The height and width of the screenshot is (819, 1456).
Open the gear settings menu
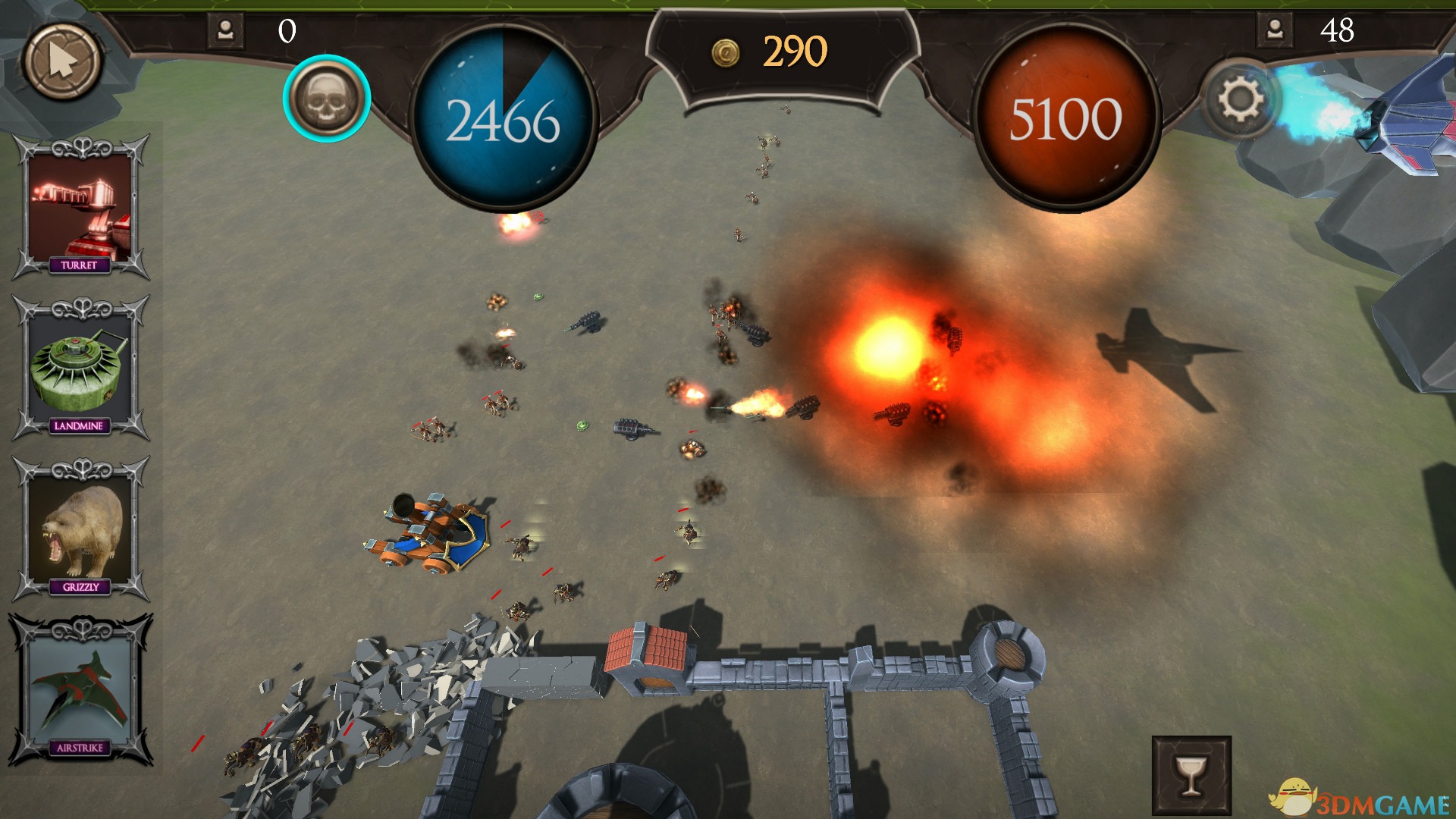1239,99
